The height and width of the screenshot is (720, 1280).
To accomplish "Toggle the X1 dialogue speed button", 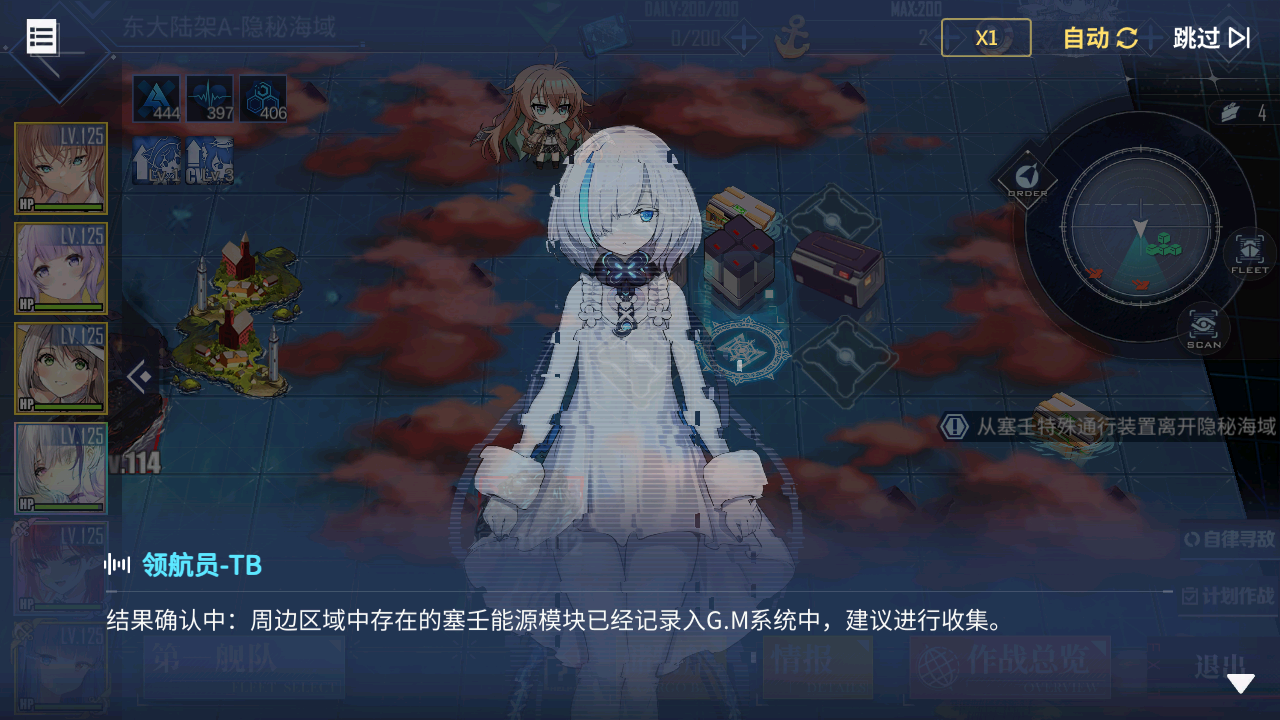I will click(986, 38).
